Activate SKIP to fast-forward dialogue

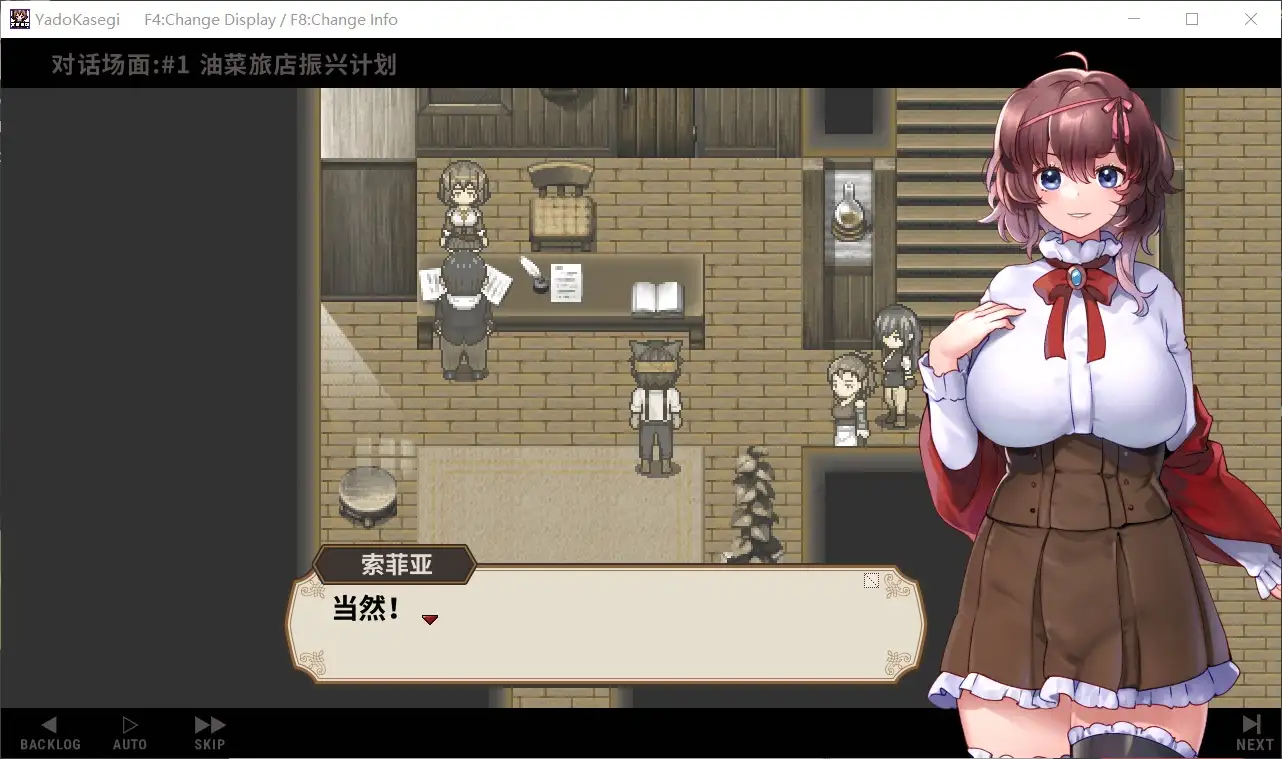[x=210, y=732]
